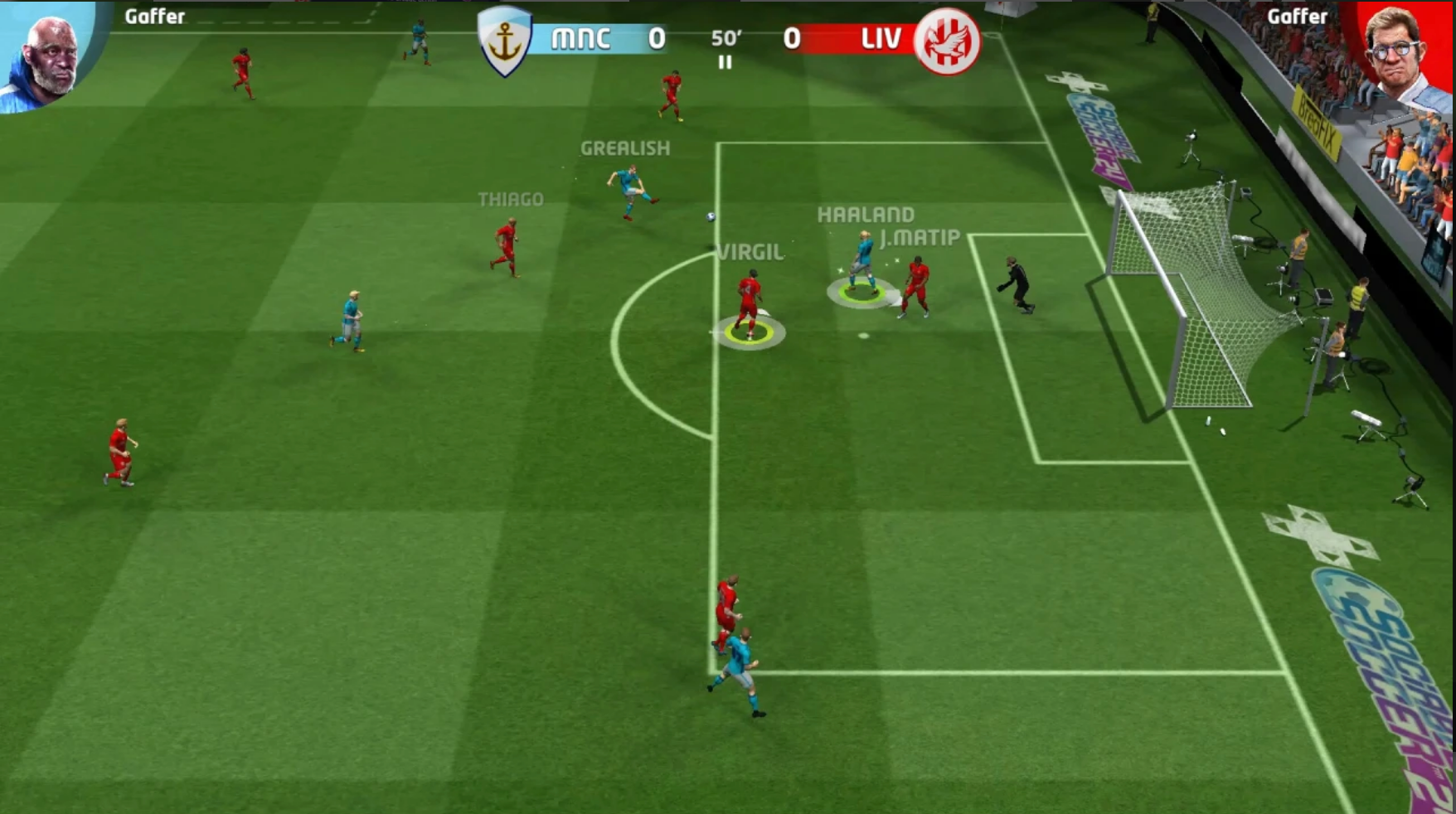Click the Virgil name label
This screenshot has width=1456, height=814.
point(750,250)
